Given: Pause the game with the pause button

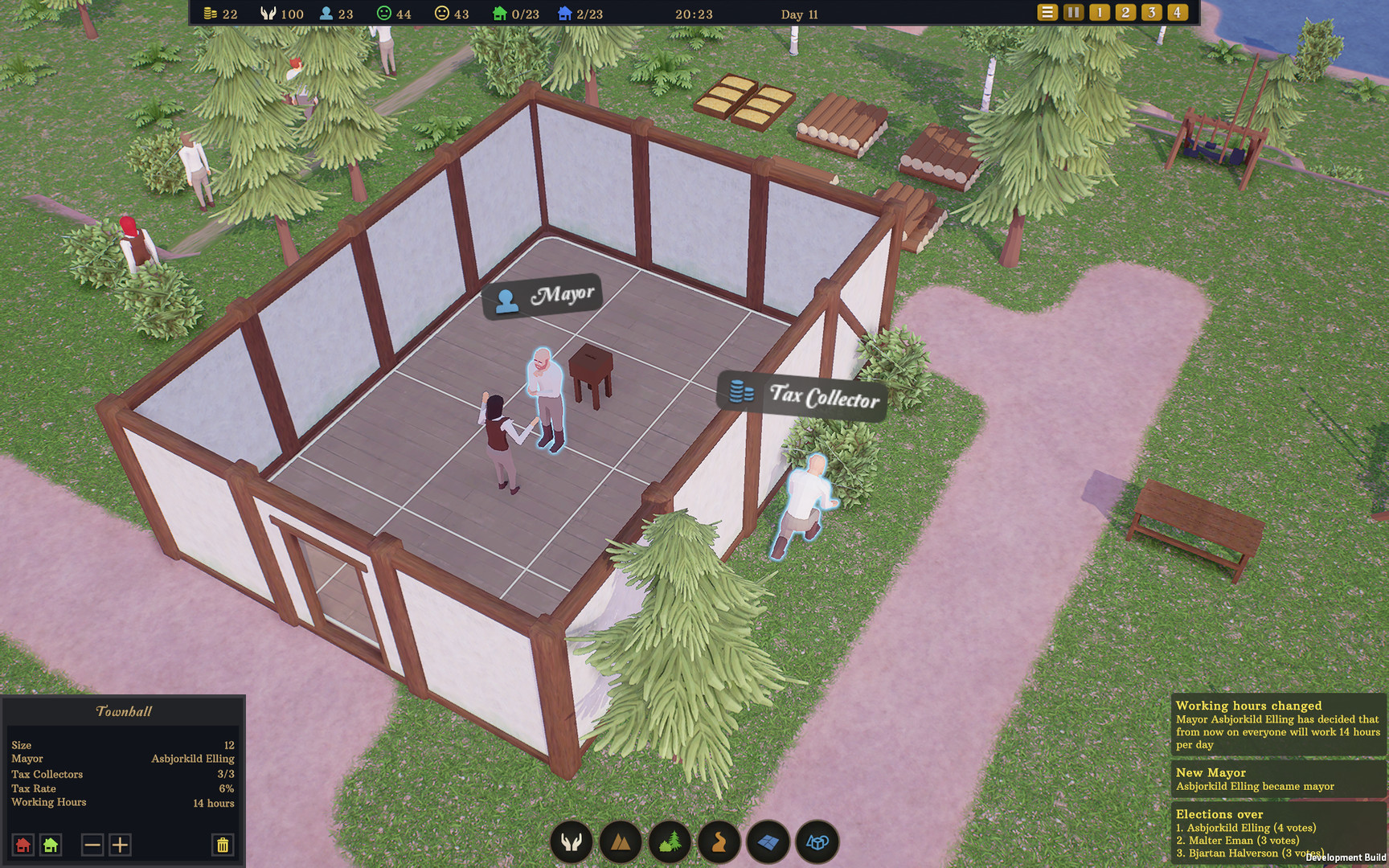Looking at the screenshot, I should 1072,13.
